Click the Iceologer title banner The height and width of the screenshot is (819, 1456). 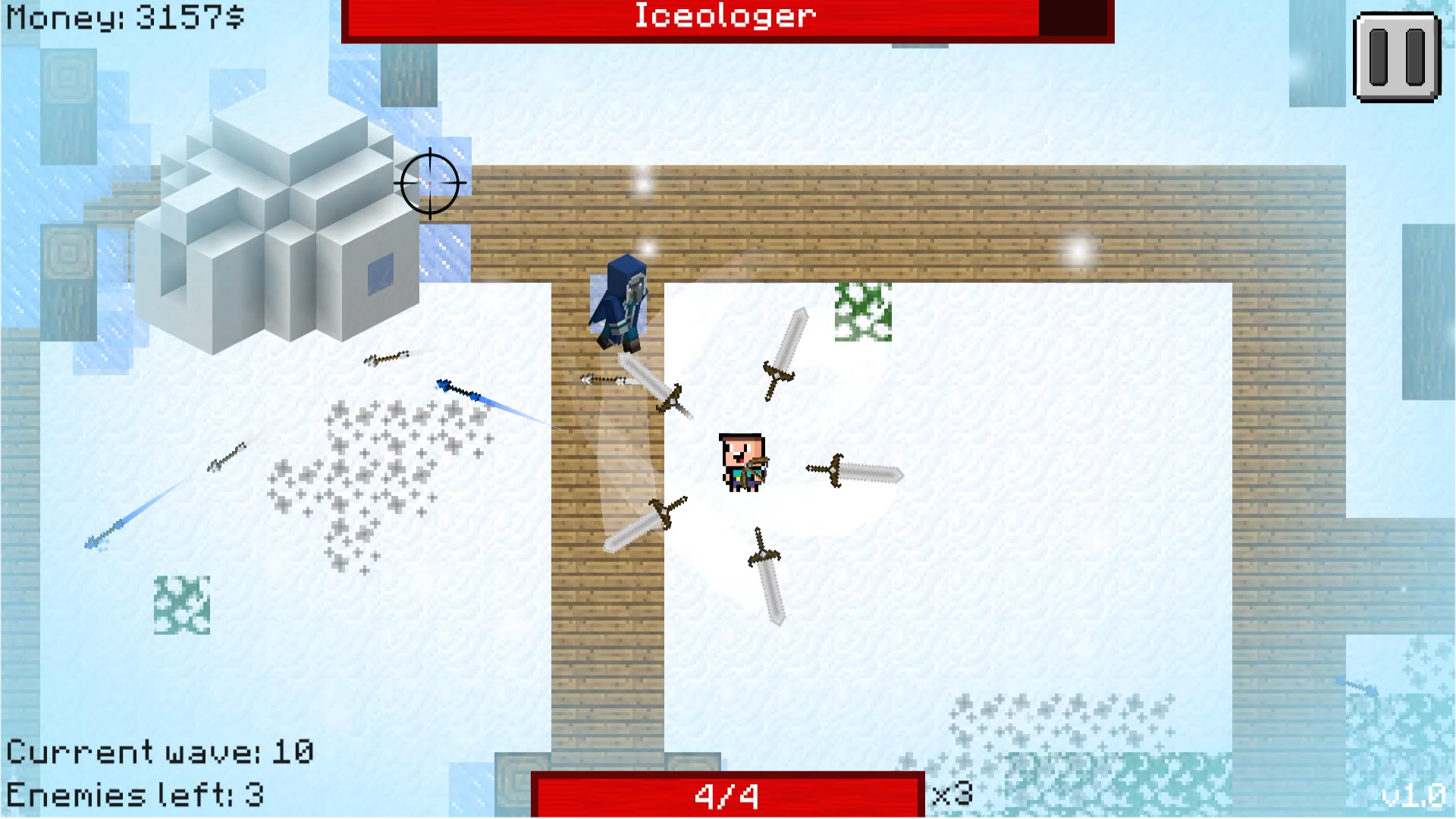[x=724, y=17]
